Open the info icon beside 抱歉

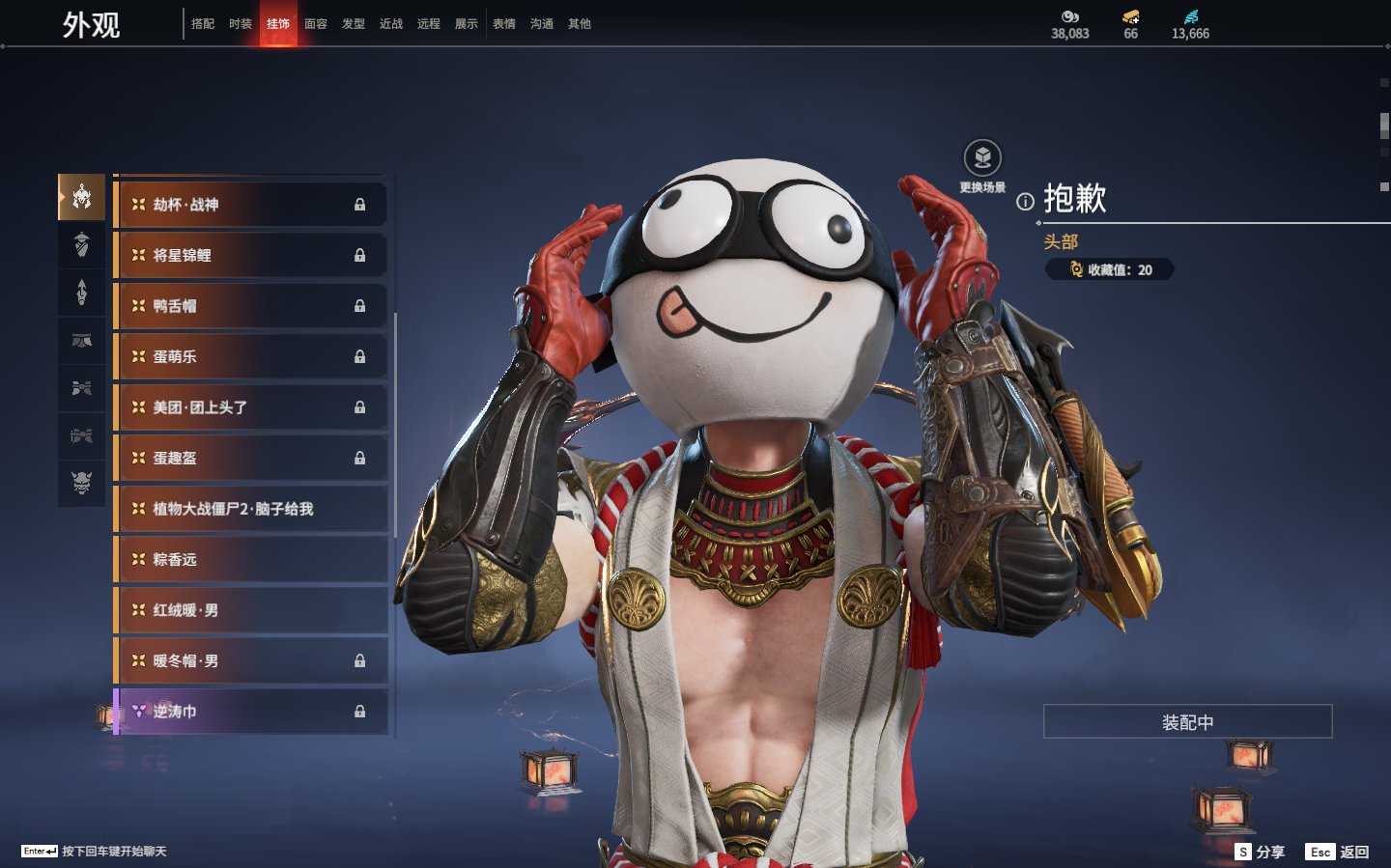click(1025, 202)
